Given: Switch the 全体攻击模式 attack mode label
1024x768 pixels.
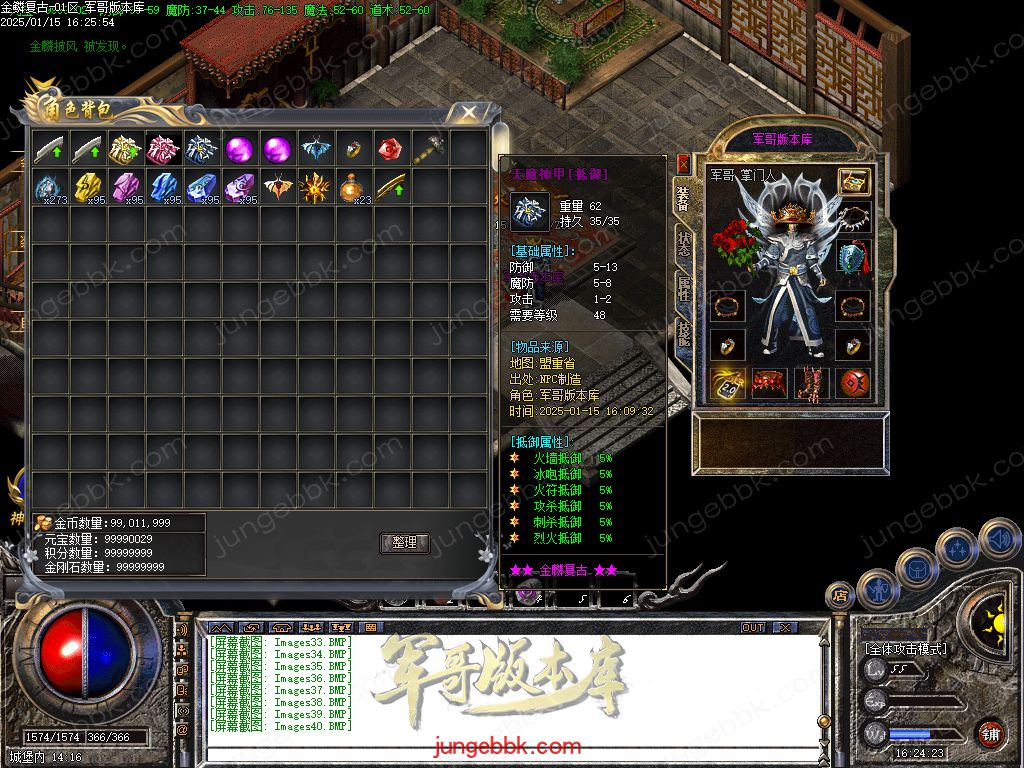Looking at the screenshot, I should click(905, 648).
